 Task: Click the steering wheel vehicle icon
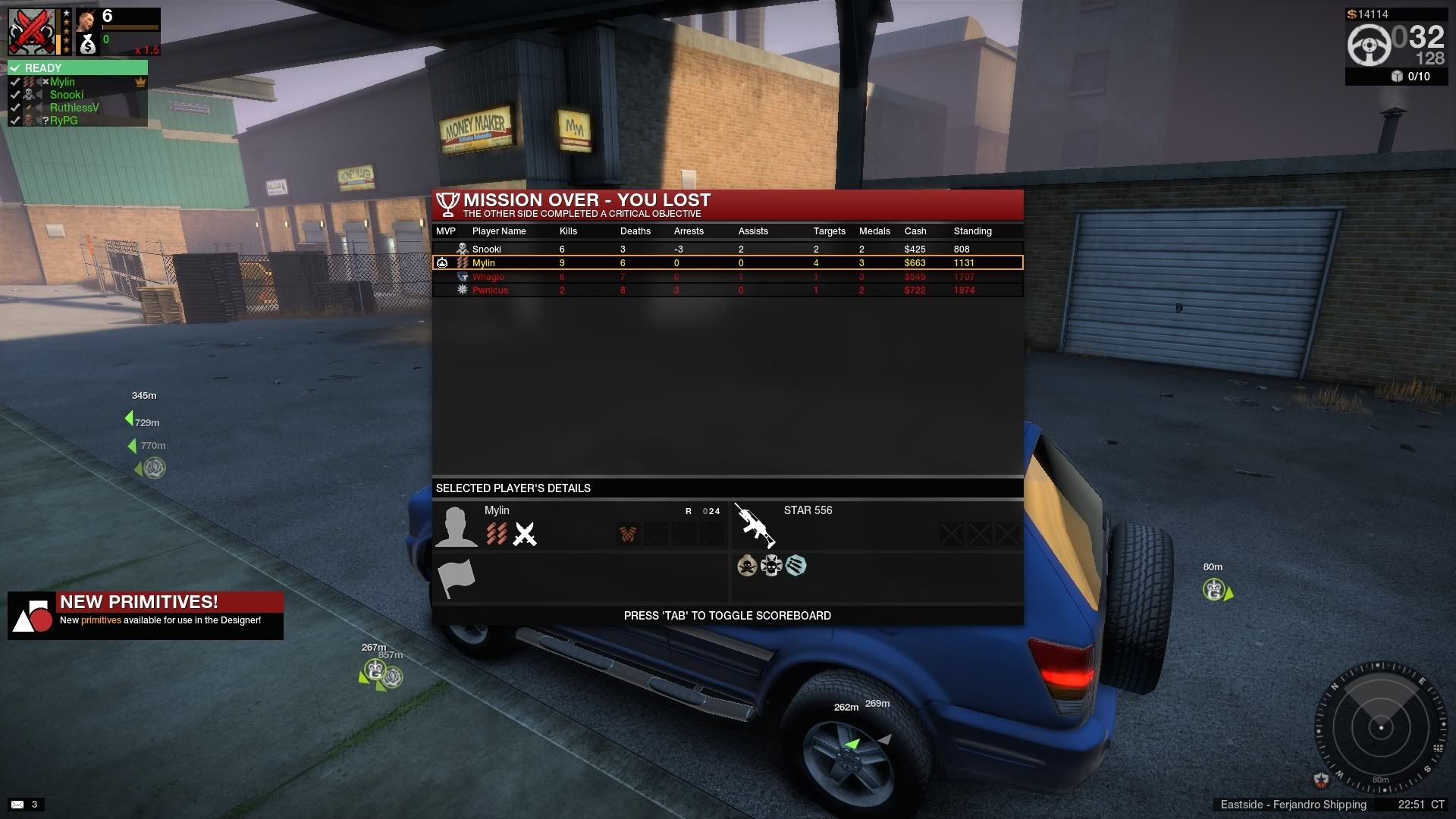(1369, 45)
